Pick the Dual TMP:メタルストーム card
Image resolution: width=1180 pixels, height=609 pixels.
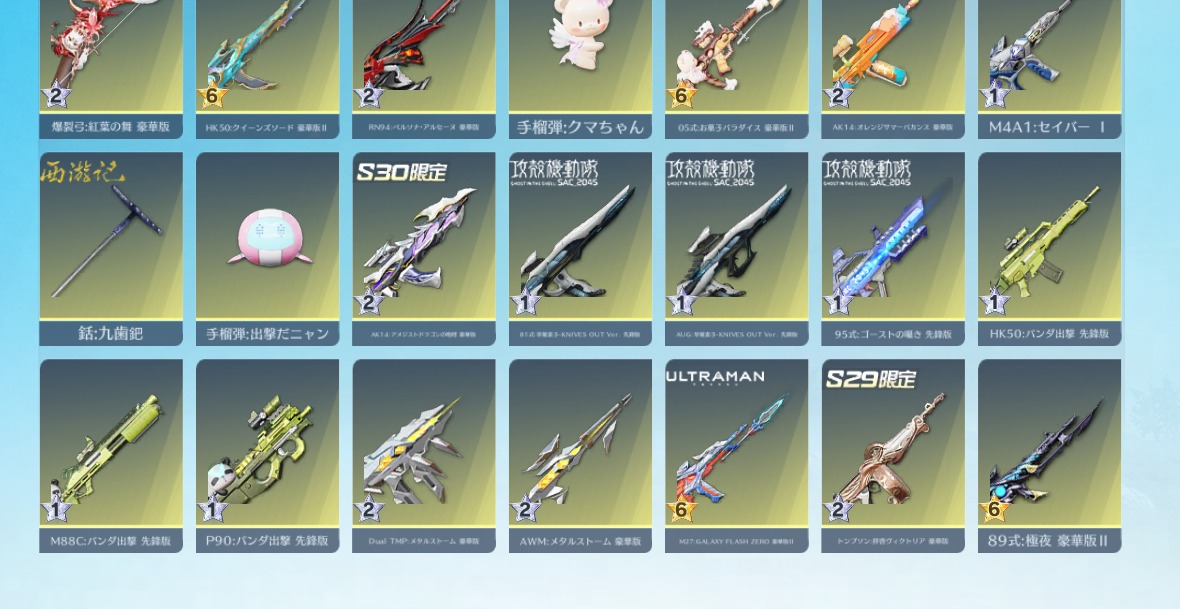click(x=424, y=455)
